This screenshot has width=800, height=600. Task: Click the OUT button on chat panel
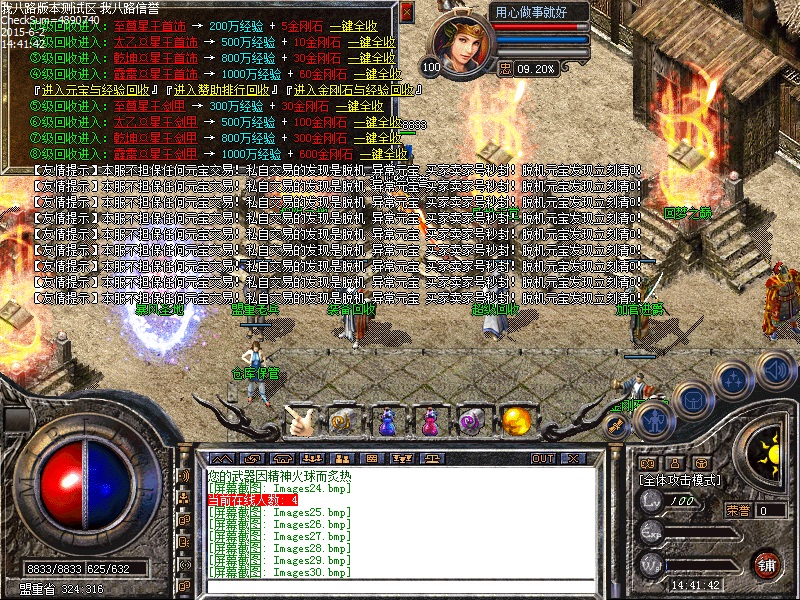[x=542, y=458]
